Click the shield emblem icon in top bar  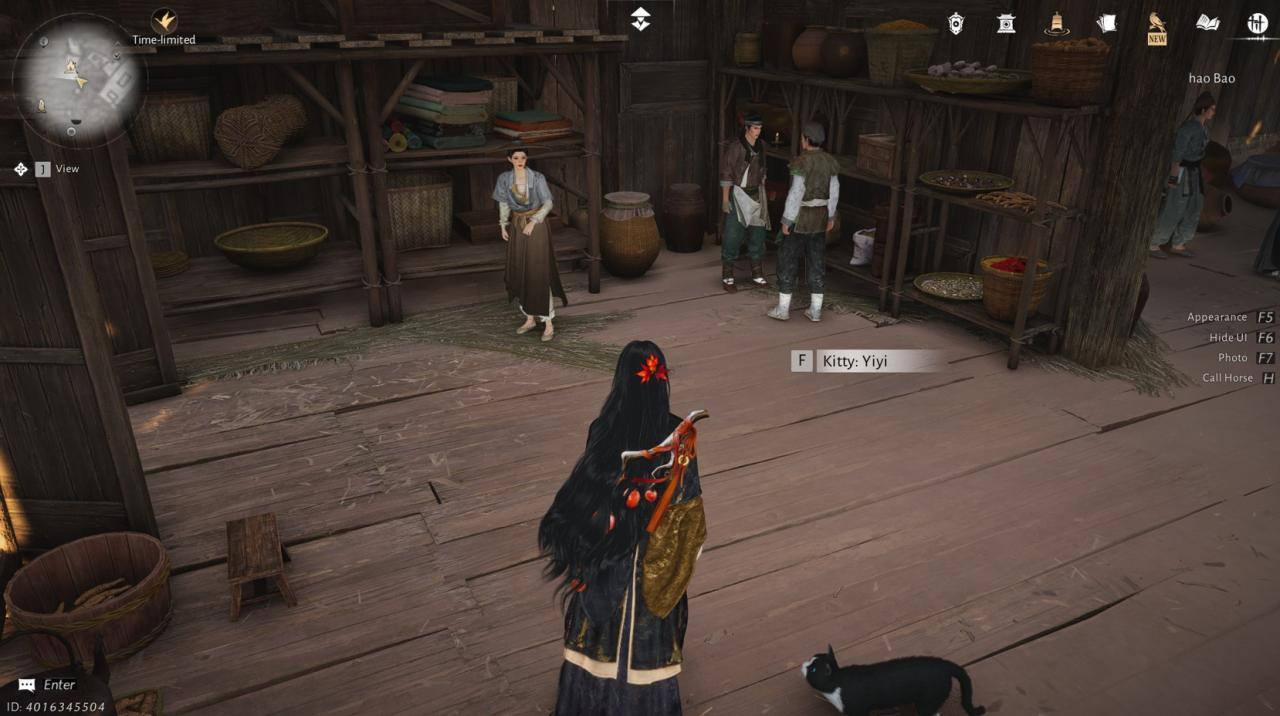coord(956,23)
